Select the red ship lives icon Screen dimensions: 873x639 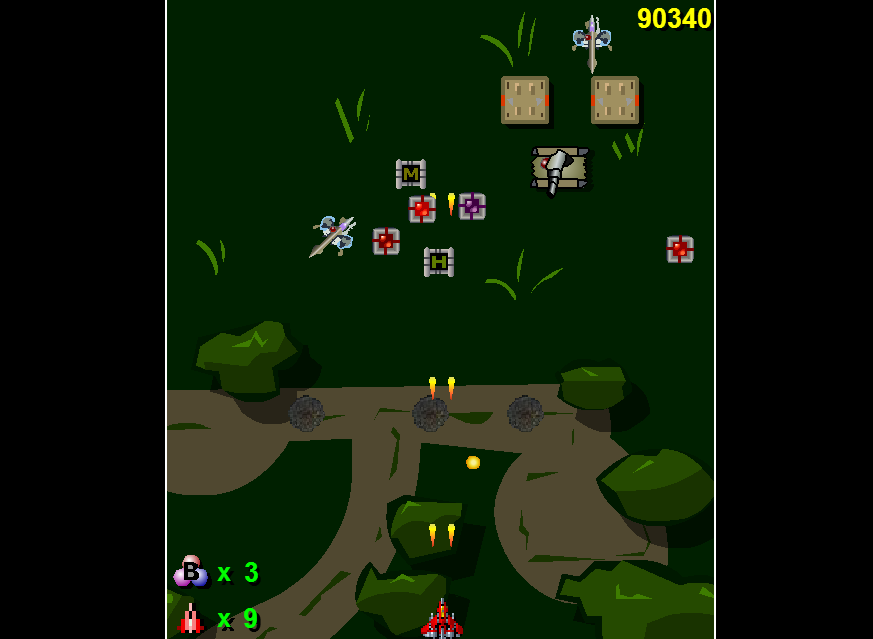click(191, 619)
